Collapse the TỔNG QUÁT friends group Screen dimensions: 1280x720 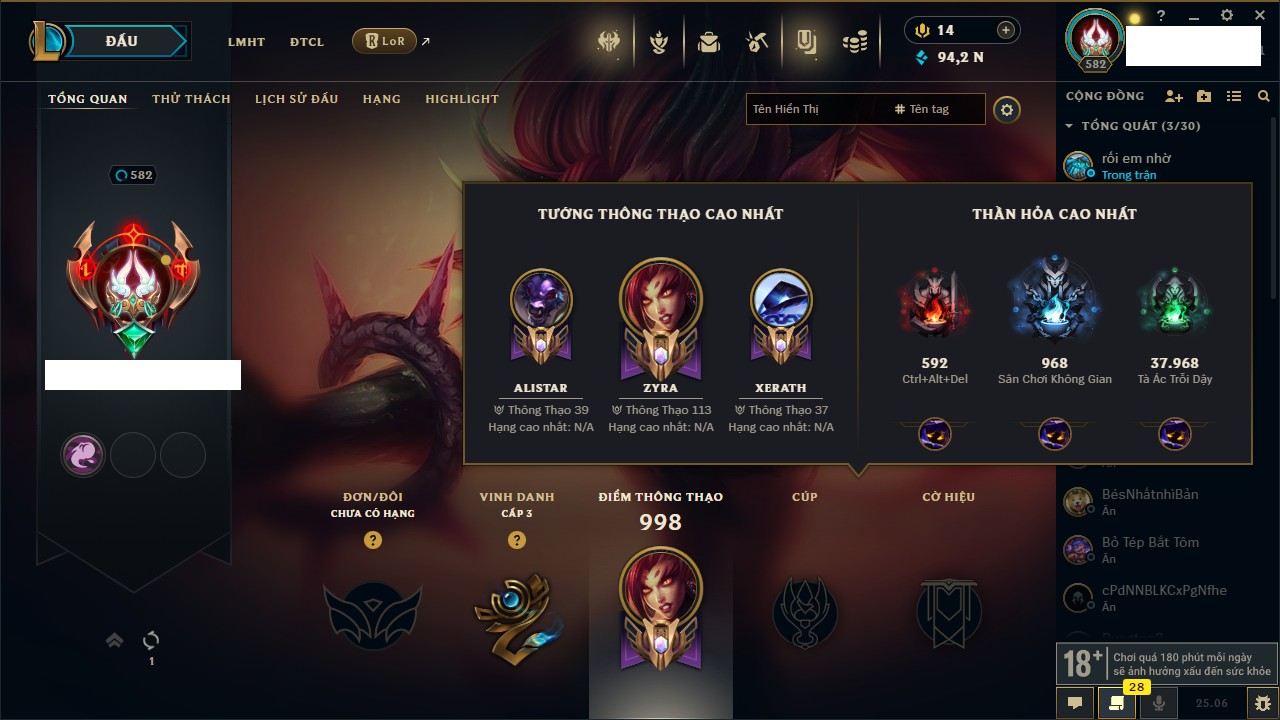tap(1069, 126)
